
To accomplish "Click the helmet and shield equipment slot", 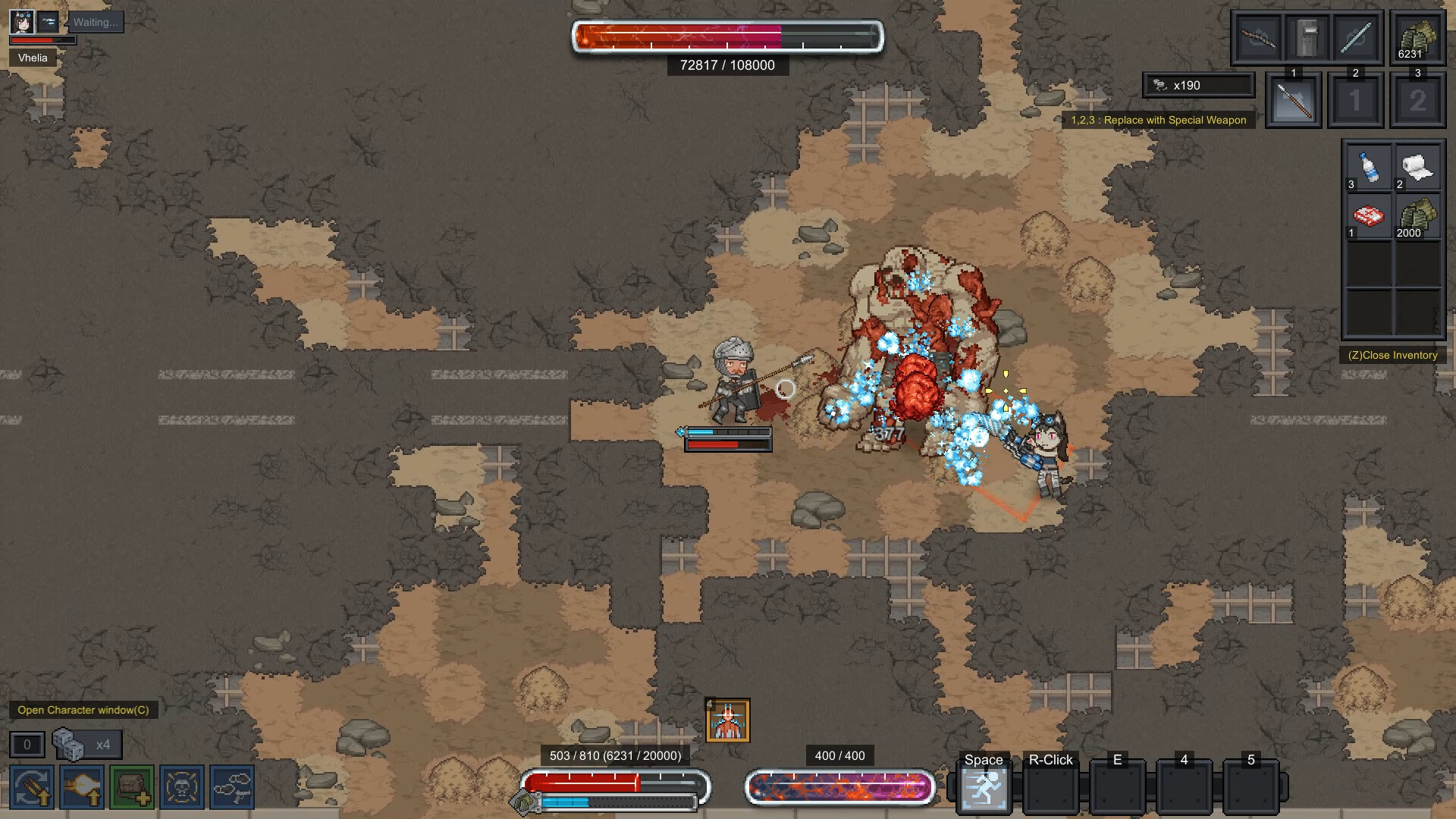I will pos(1309,37).
